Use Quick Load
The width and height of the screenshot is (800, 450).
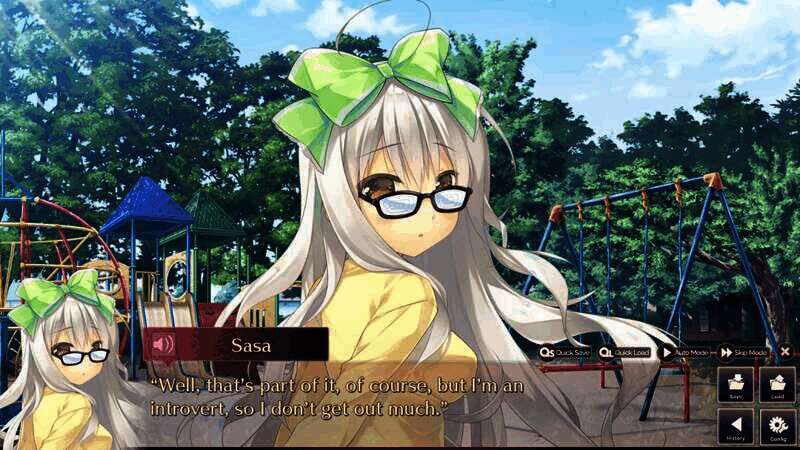coord(626,352)
